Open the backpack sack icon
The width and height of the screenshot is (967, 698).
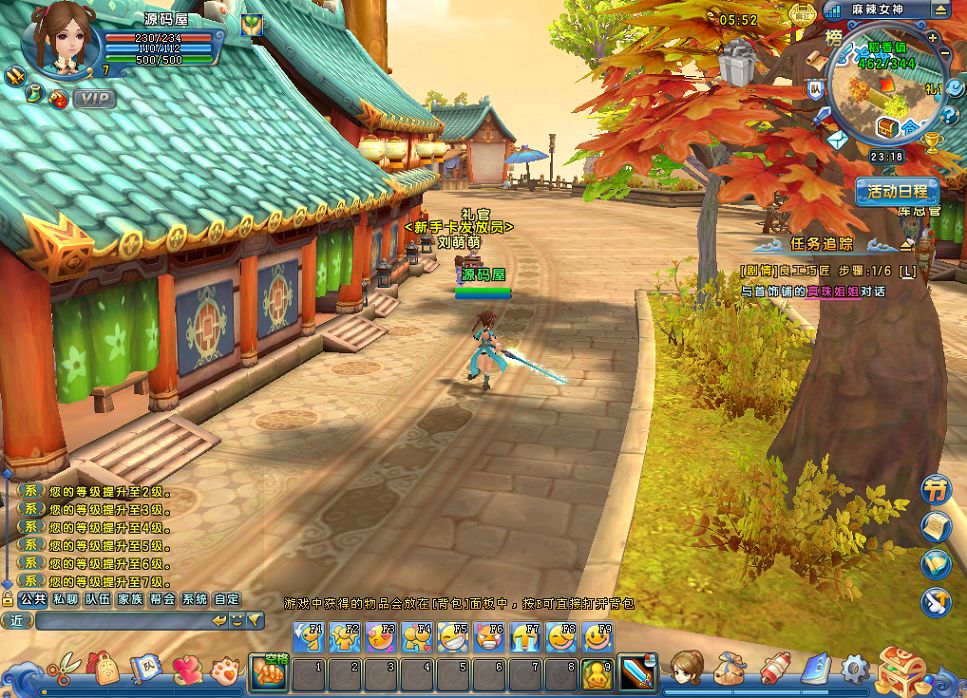tap(732, 668)
